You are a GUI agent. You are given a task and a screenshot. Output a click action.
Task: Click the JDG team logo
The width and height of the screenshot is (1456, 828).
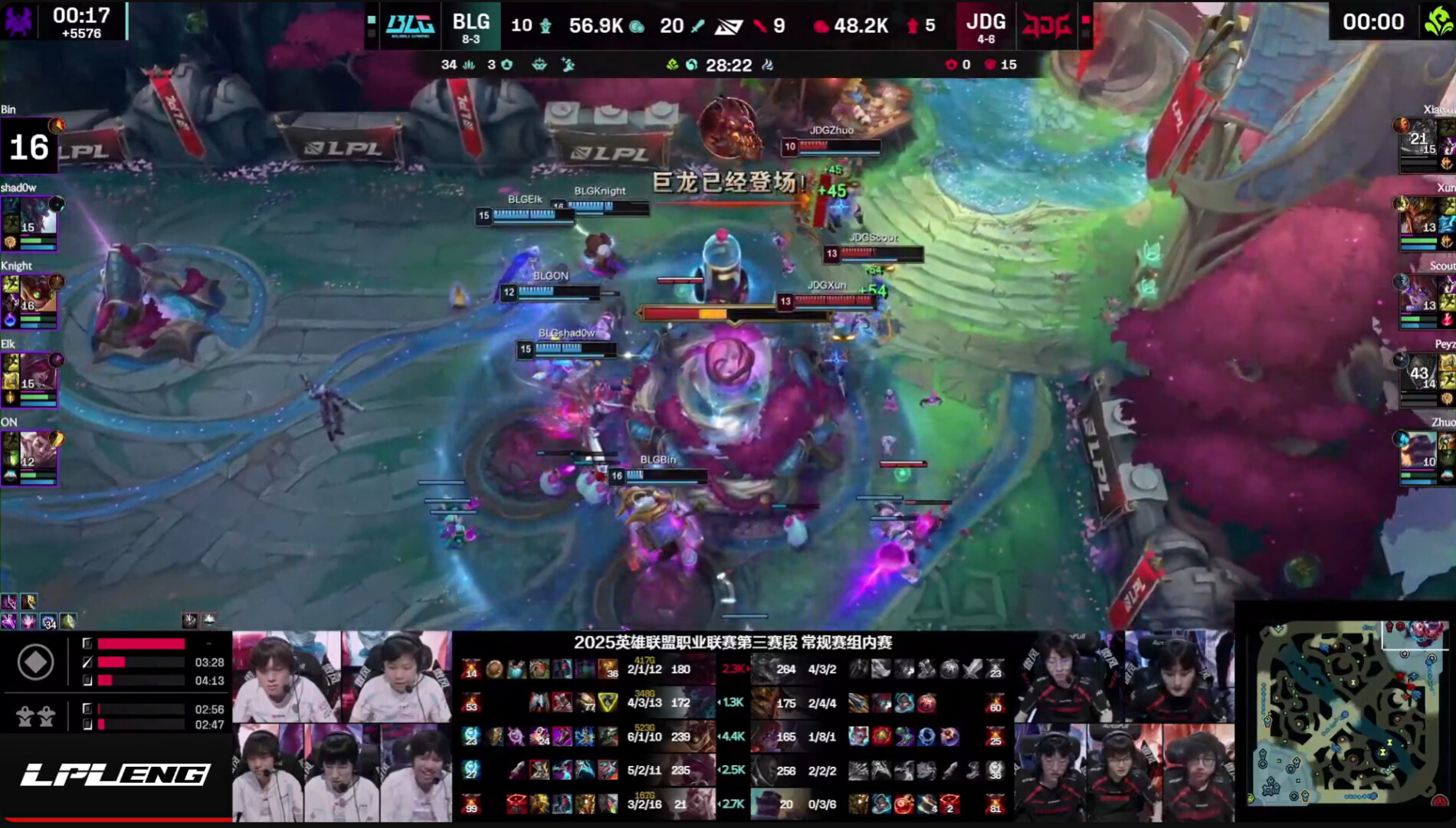[x=1045, y=25]
